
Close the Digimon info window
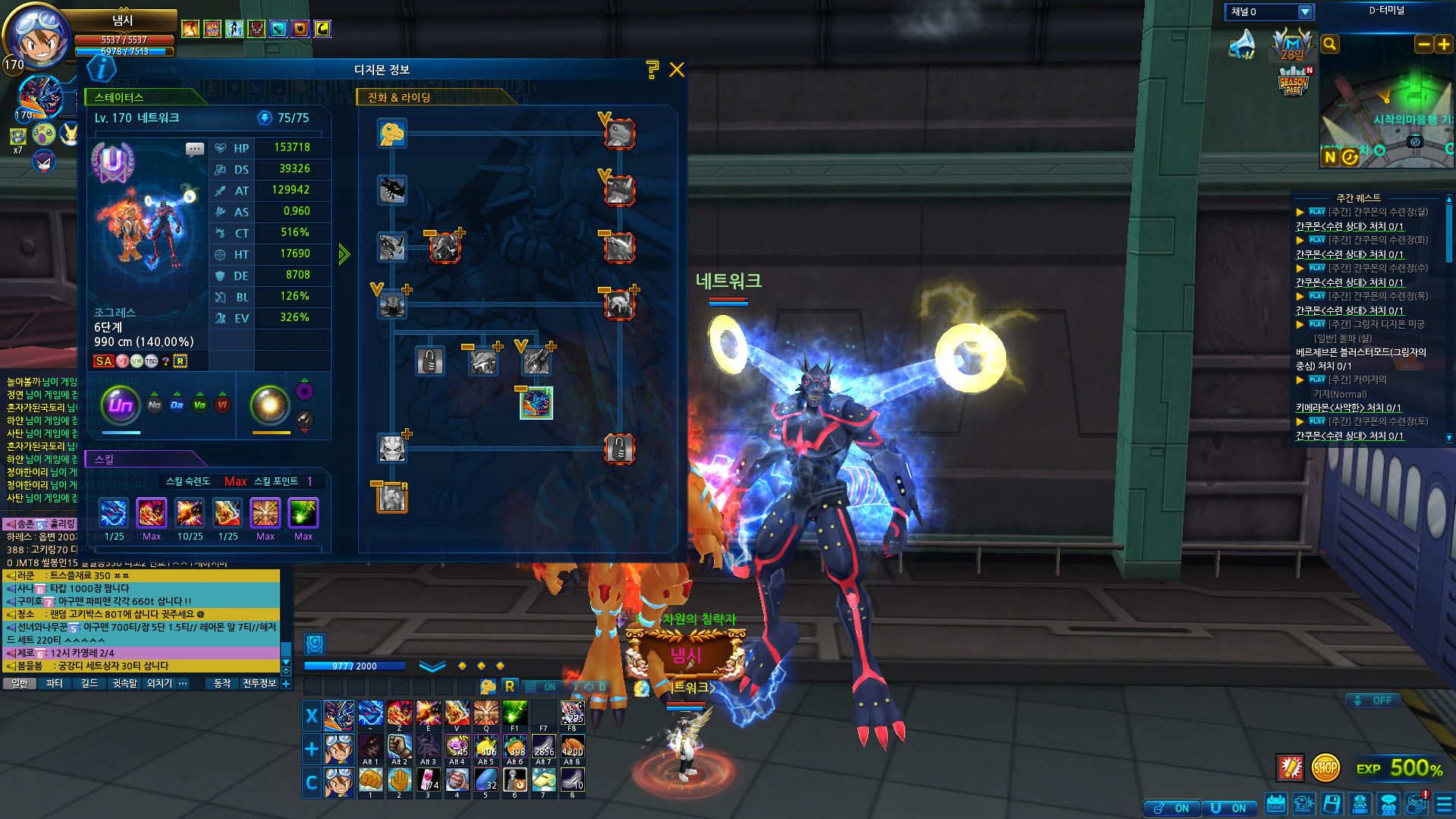677,70
